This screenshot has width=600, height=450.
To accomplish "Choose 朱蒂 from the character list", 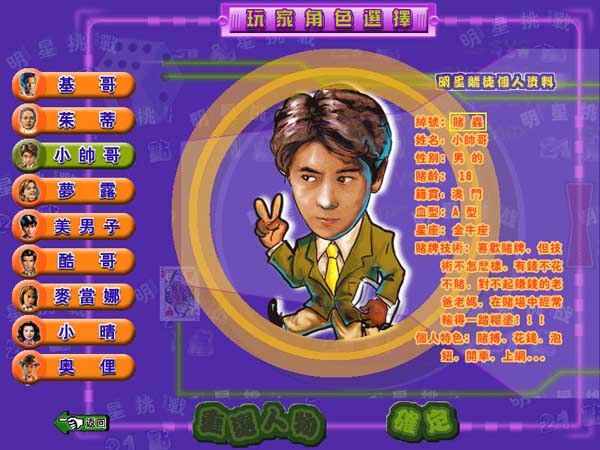I will 74,119.
